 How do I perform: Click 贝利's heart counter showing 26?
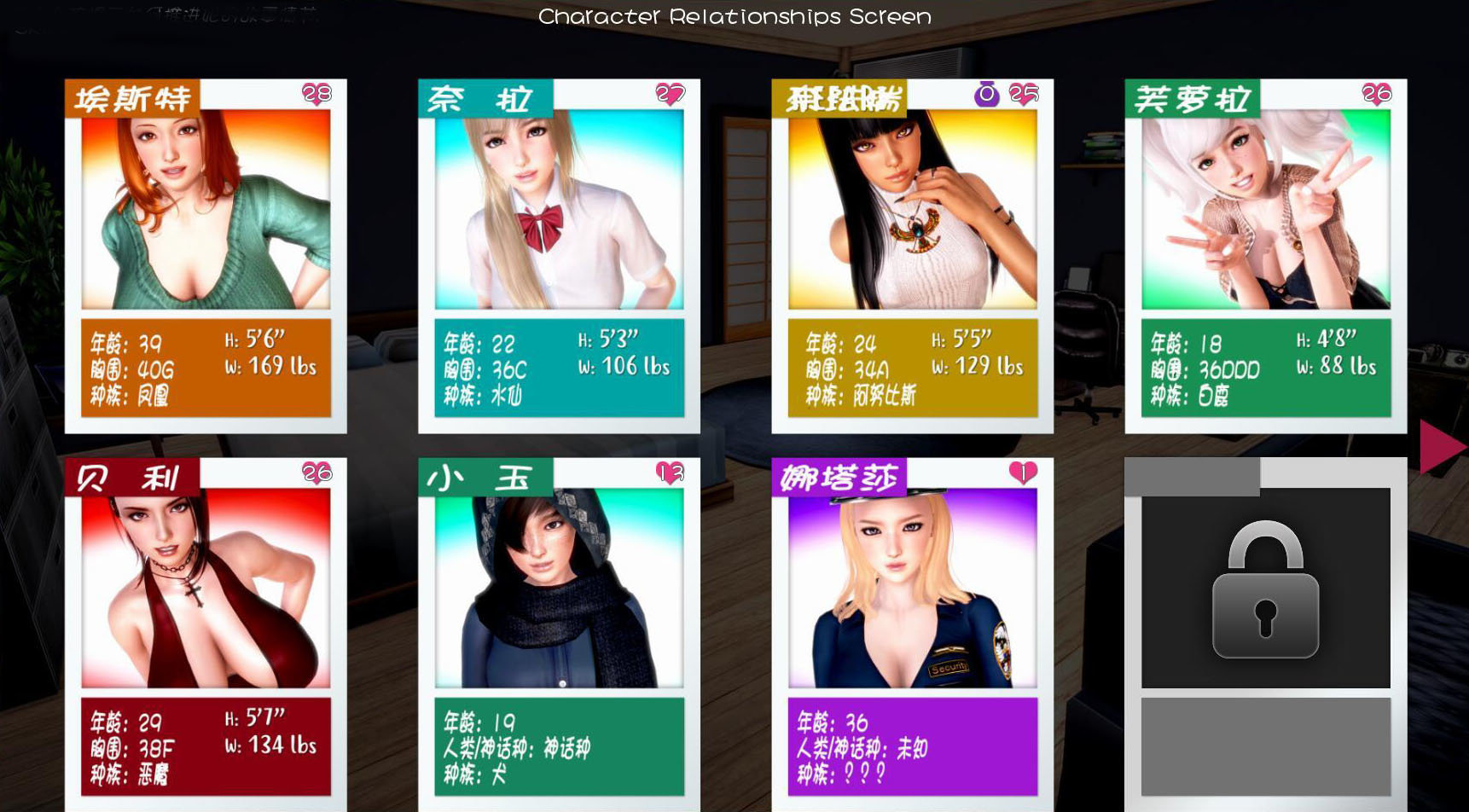pyautogui.click(x=316, y=474)
